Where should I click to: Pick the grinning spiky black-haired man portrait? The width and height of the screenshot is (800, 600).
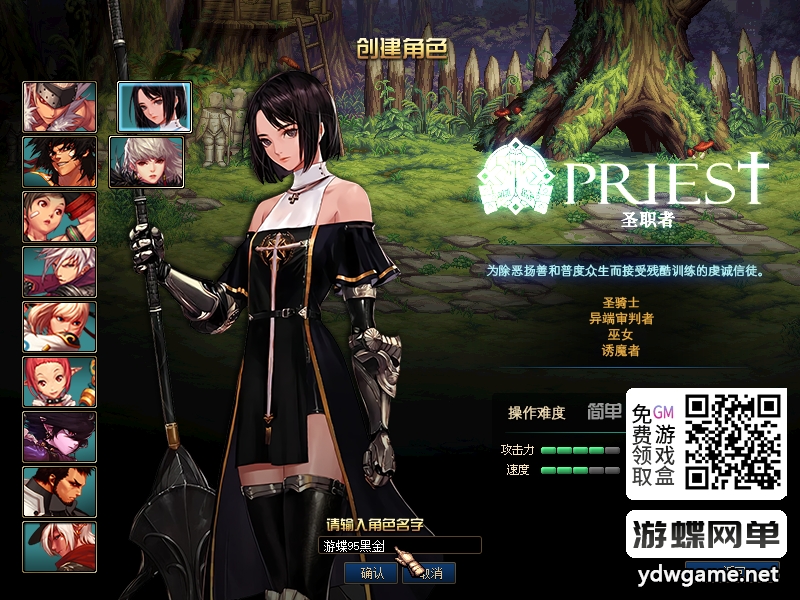pyautogui.click(x=60, y=162)
